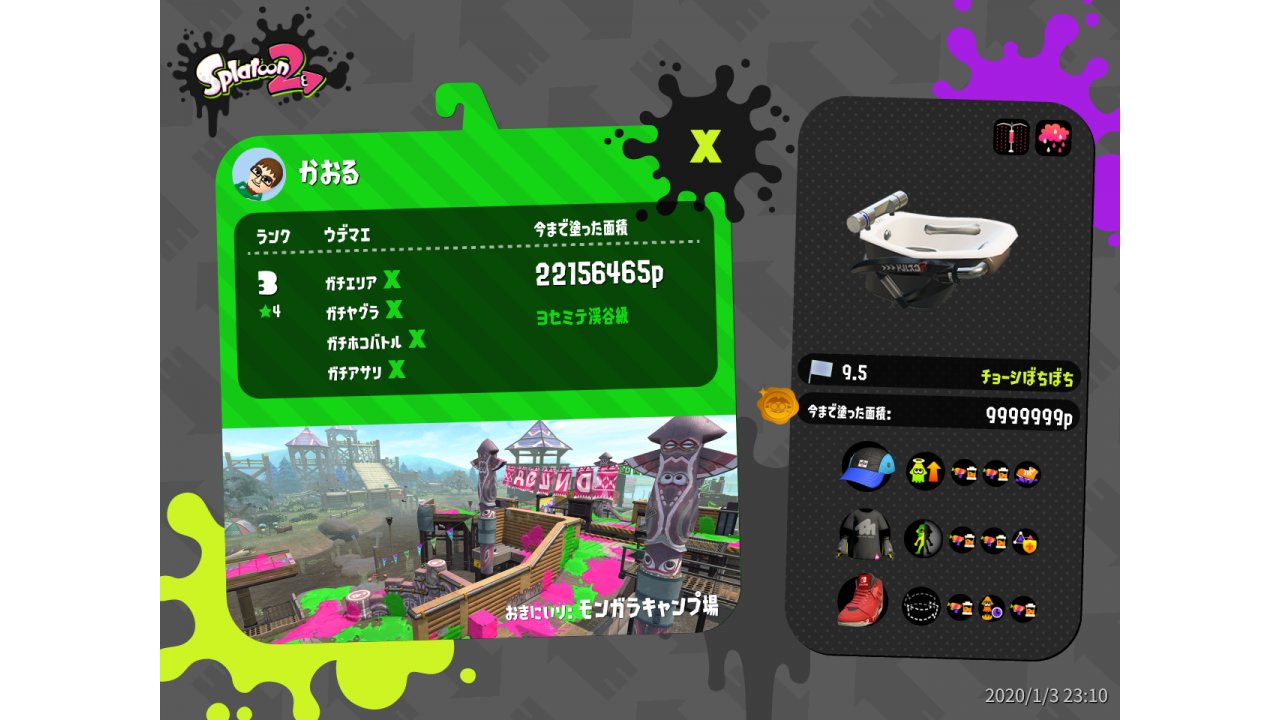Click the white flag freshness icon
Screen dimensions: 1280x720
[x=821, y=372]
